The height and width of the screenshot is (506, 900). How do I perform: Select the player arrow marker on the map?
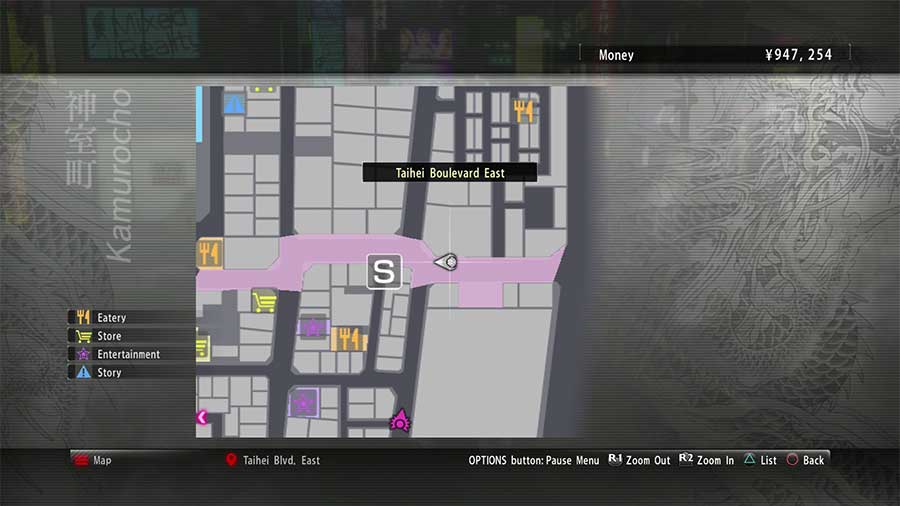pyautogui.click(x=447, y=262)
